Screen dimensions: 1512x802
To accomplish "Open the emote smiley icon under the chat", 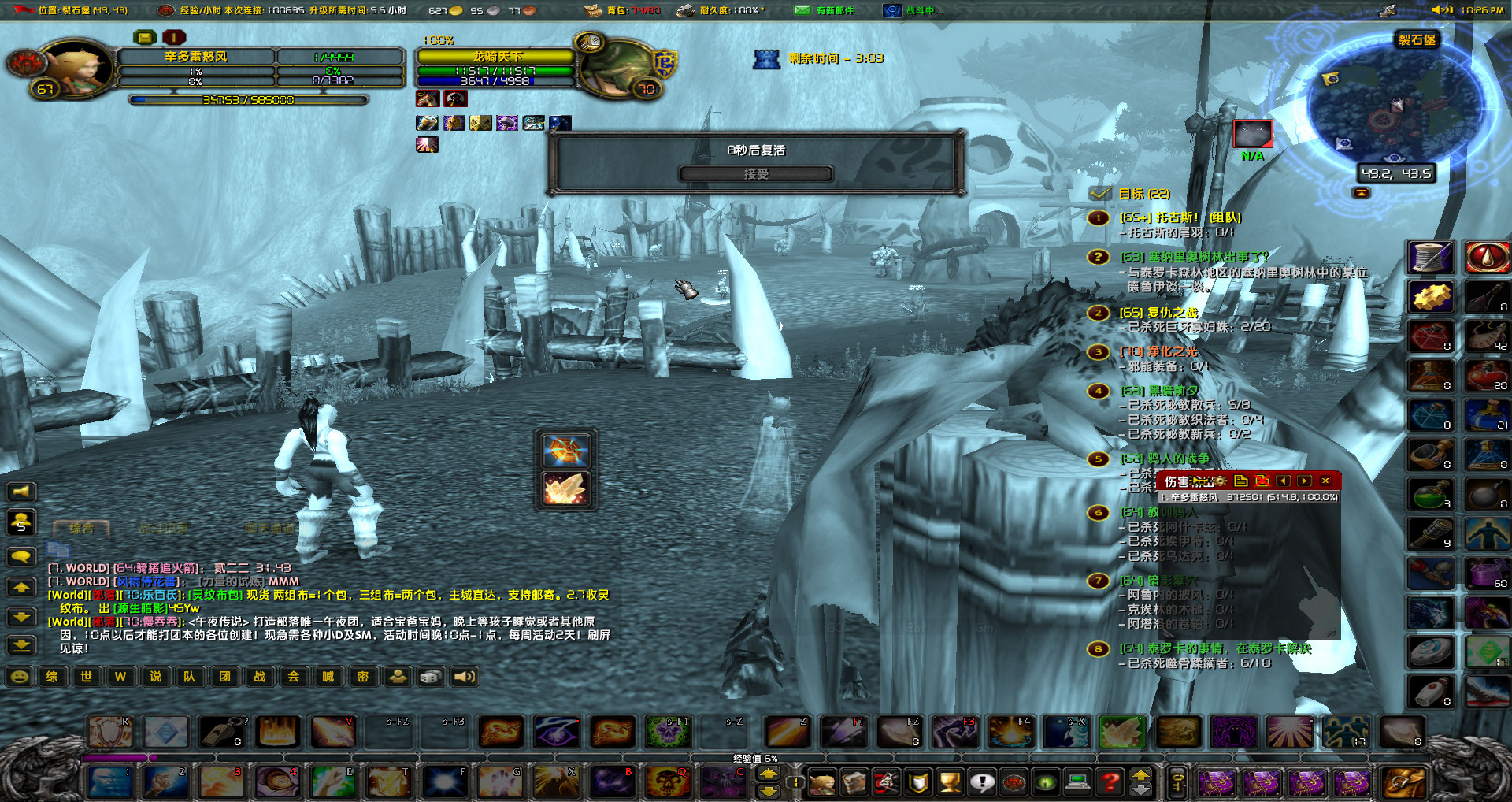I will pos(20,677).
